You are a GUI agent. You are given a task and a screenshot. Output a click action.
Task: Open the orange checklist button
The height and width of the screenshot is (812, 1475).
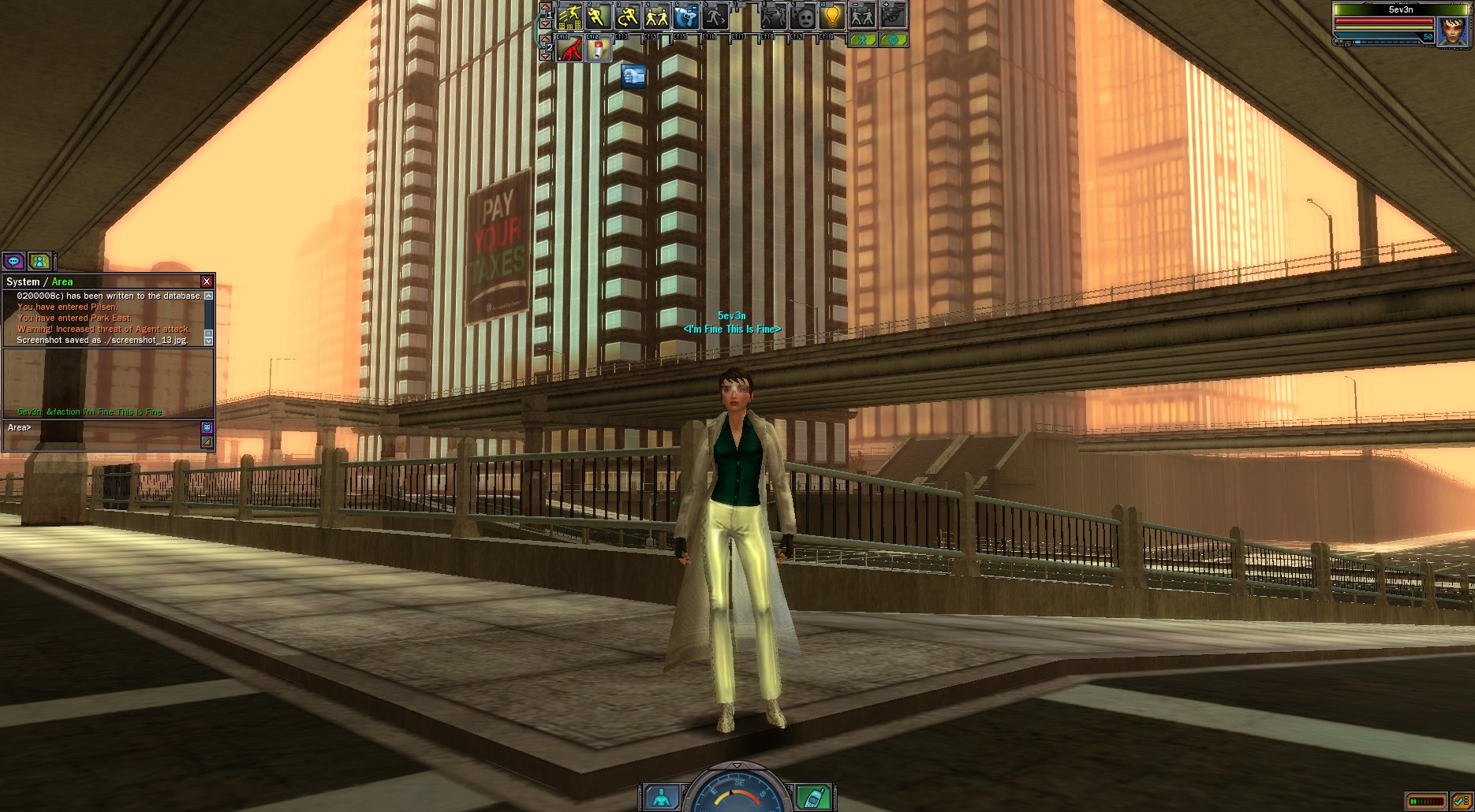(1460, 801)
